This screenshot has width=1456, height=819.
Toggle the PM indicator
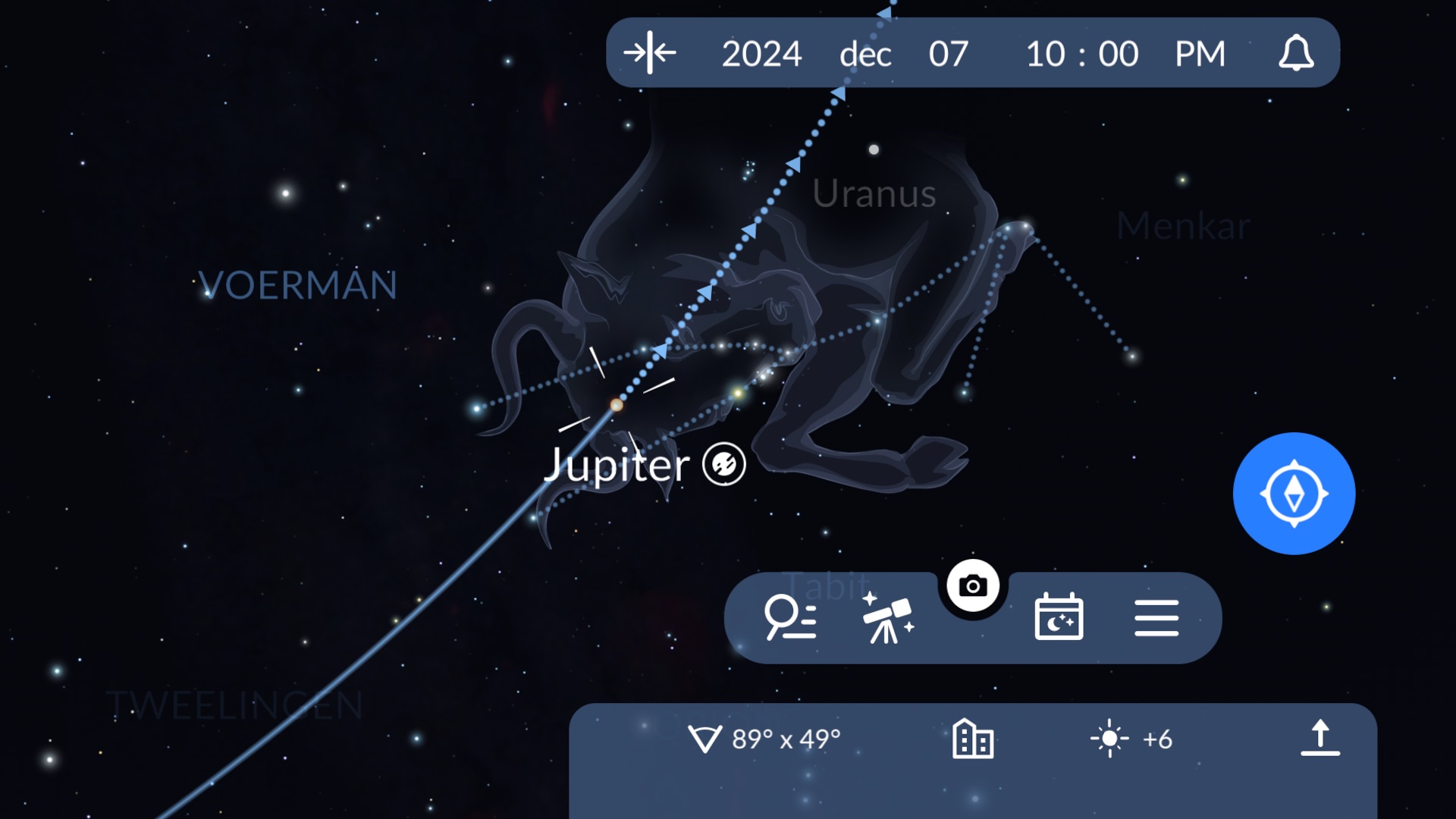point(1200,54)
